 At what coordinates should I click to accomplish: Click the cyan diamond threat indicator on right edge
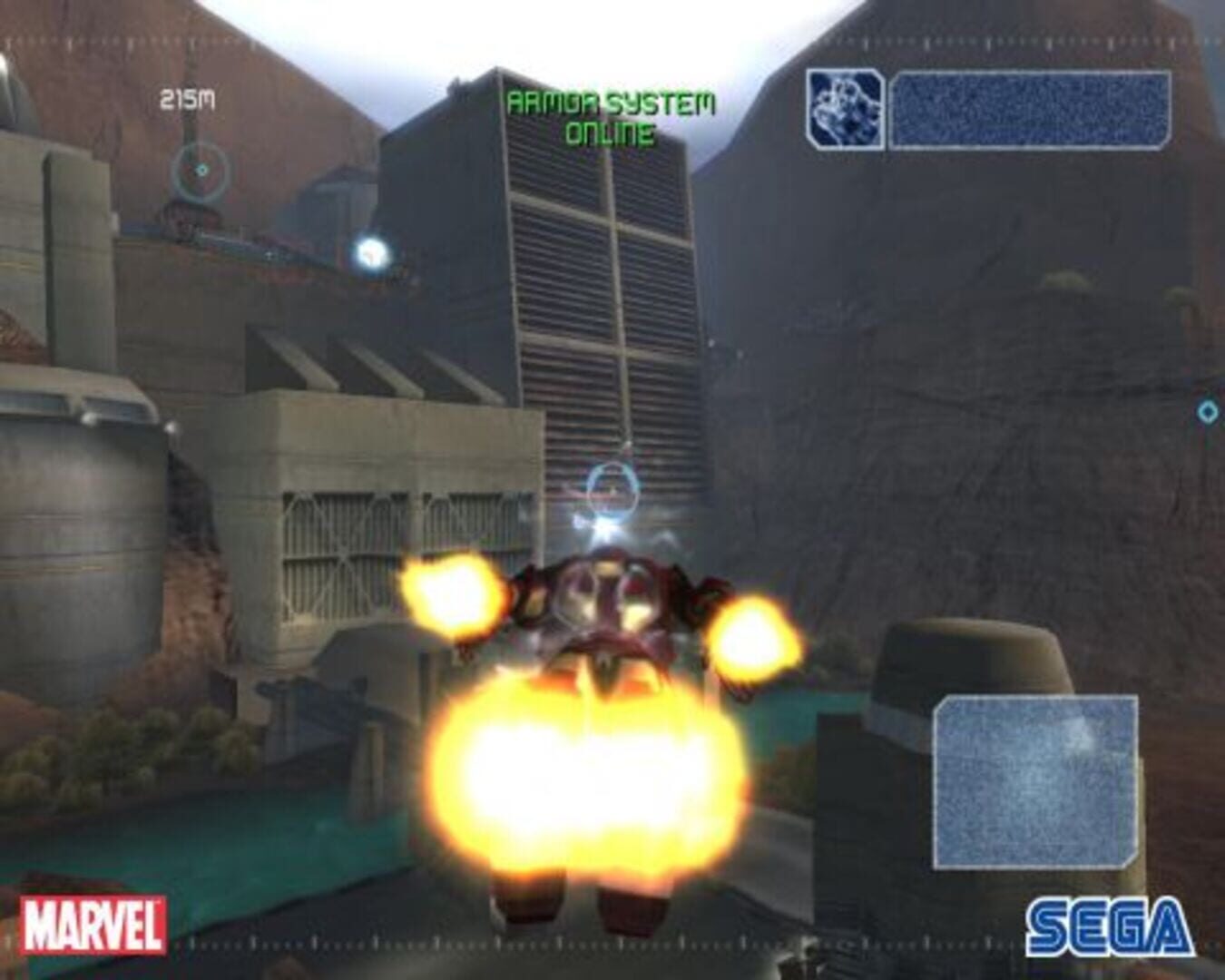1207,411
